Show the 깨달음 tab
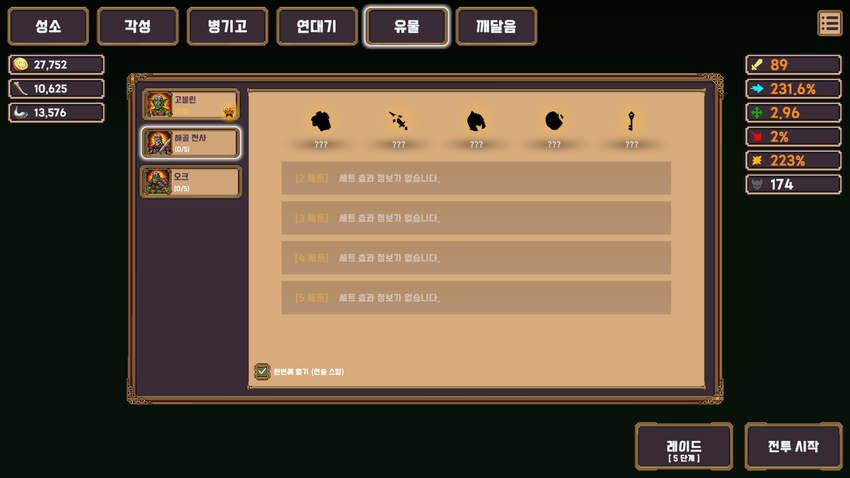 pos(496,27)
